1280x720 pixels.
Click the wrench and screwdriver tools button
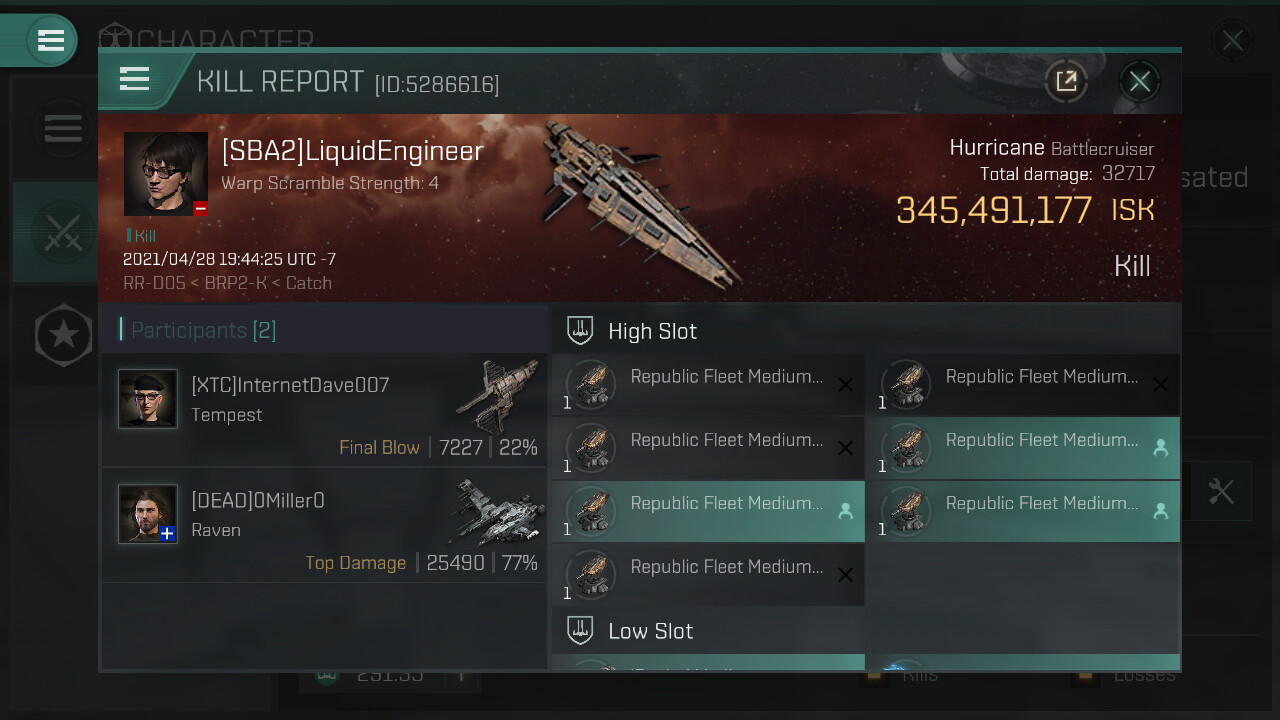pyautogui.click(x=1221, y=491)
